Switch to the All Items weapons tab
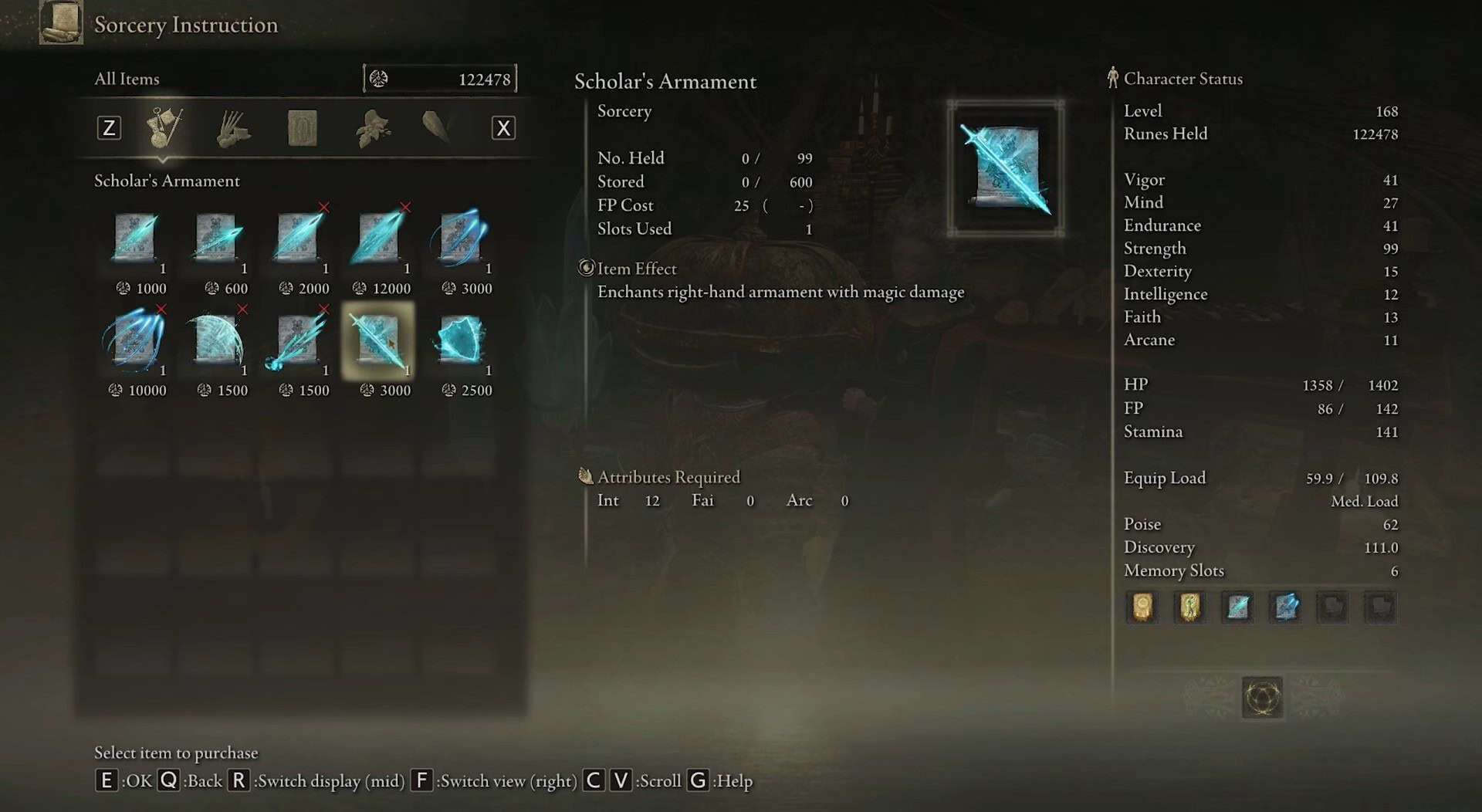1482x812 pixels. 164,127
